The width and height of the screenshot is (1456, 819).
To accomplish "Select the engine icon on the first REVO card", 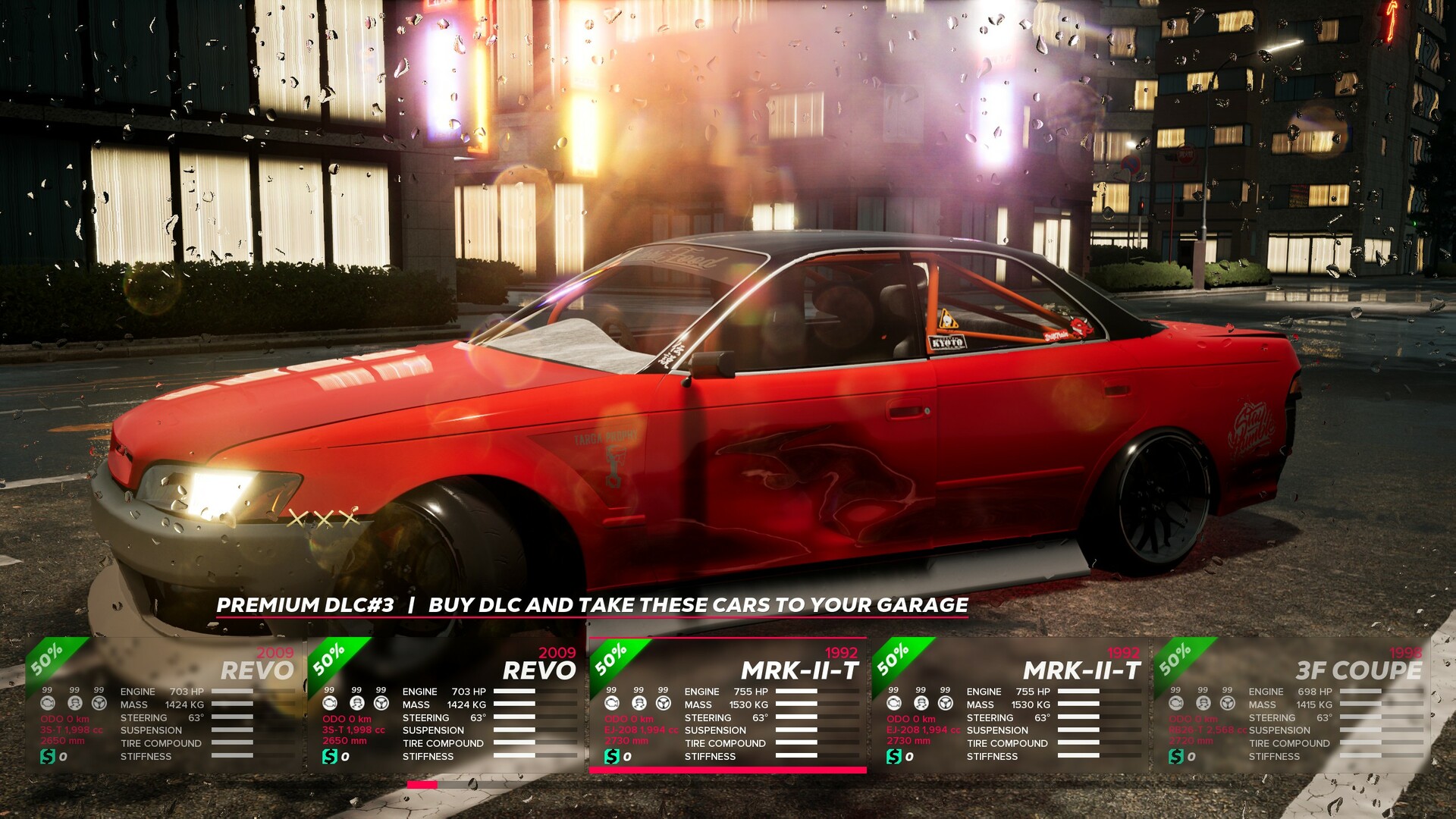I will click(48, 704).
